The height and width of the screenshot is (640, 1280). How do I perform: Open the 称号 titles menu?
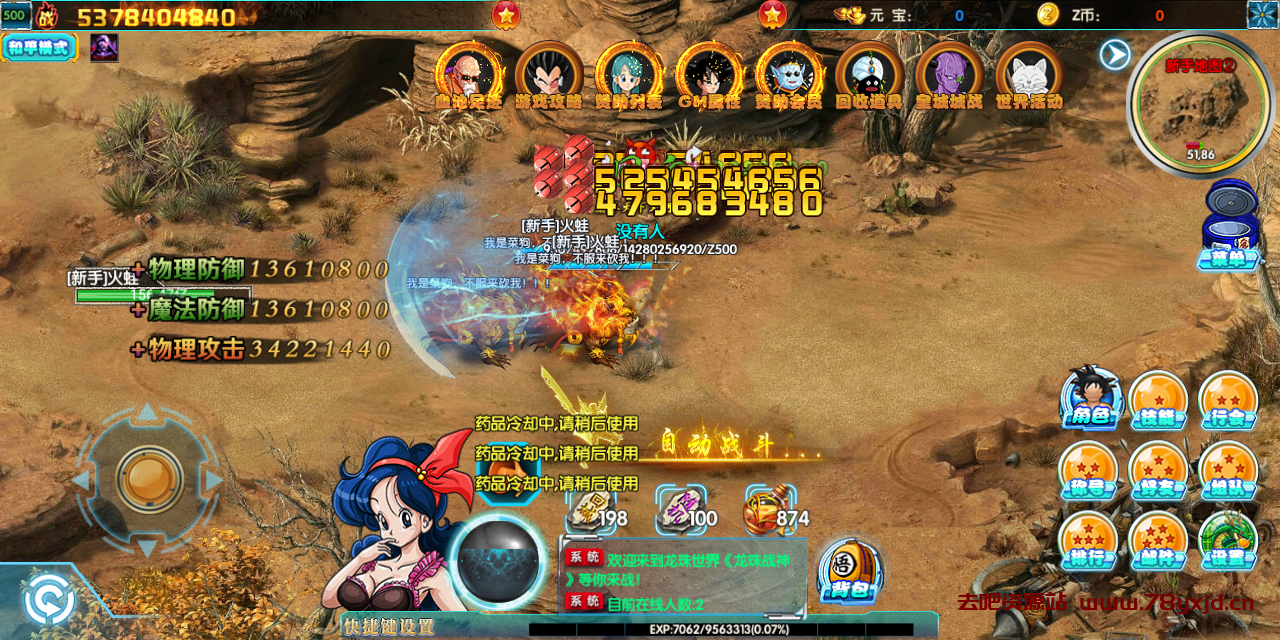pos(1089,469)
